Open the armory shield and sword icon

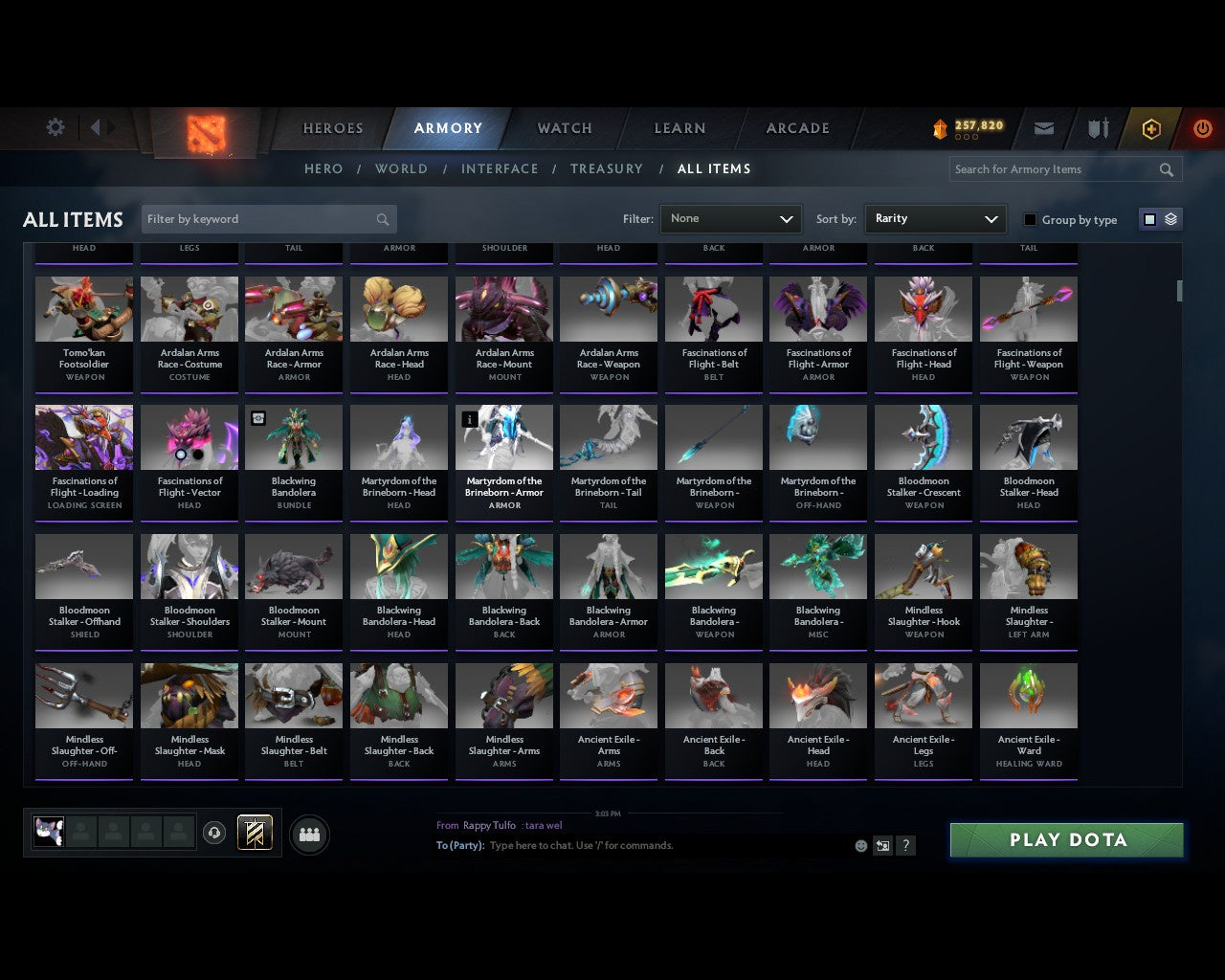[x=1097, y=128]
